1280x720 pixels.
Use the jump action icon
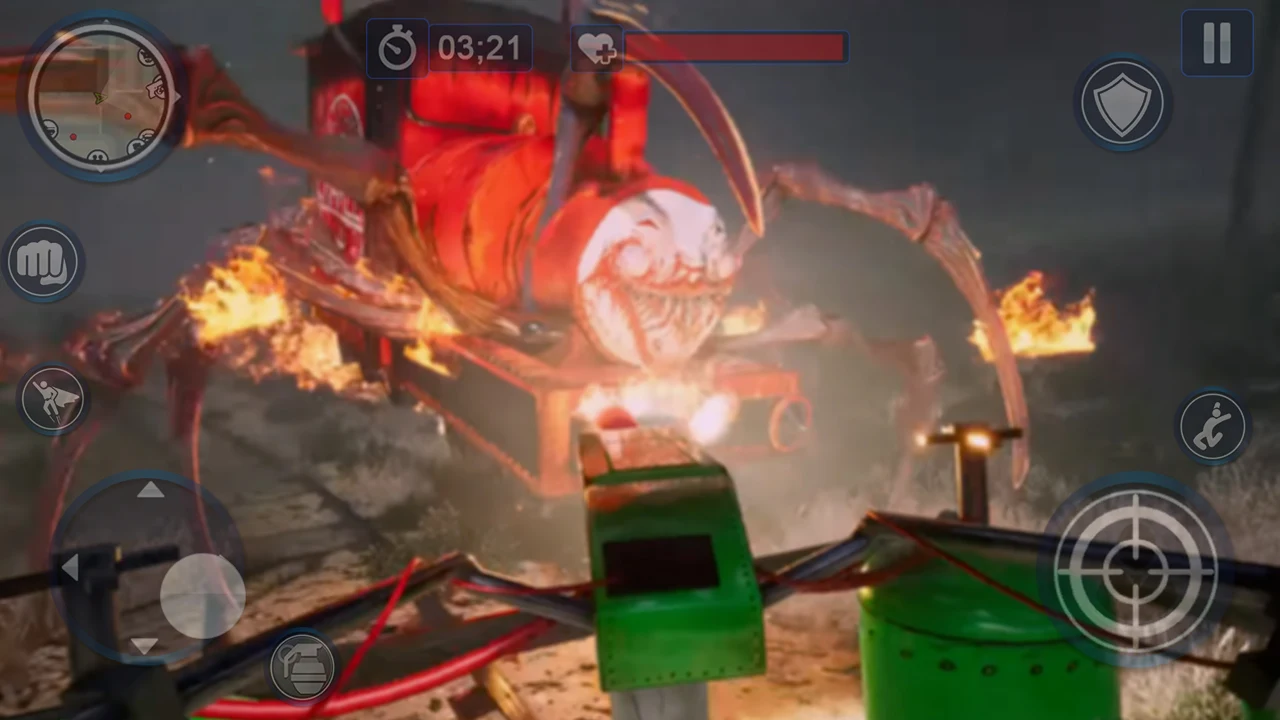point(1213,426)
